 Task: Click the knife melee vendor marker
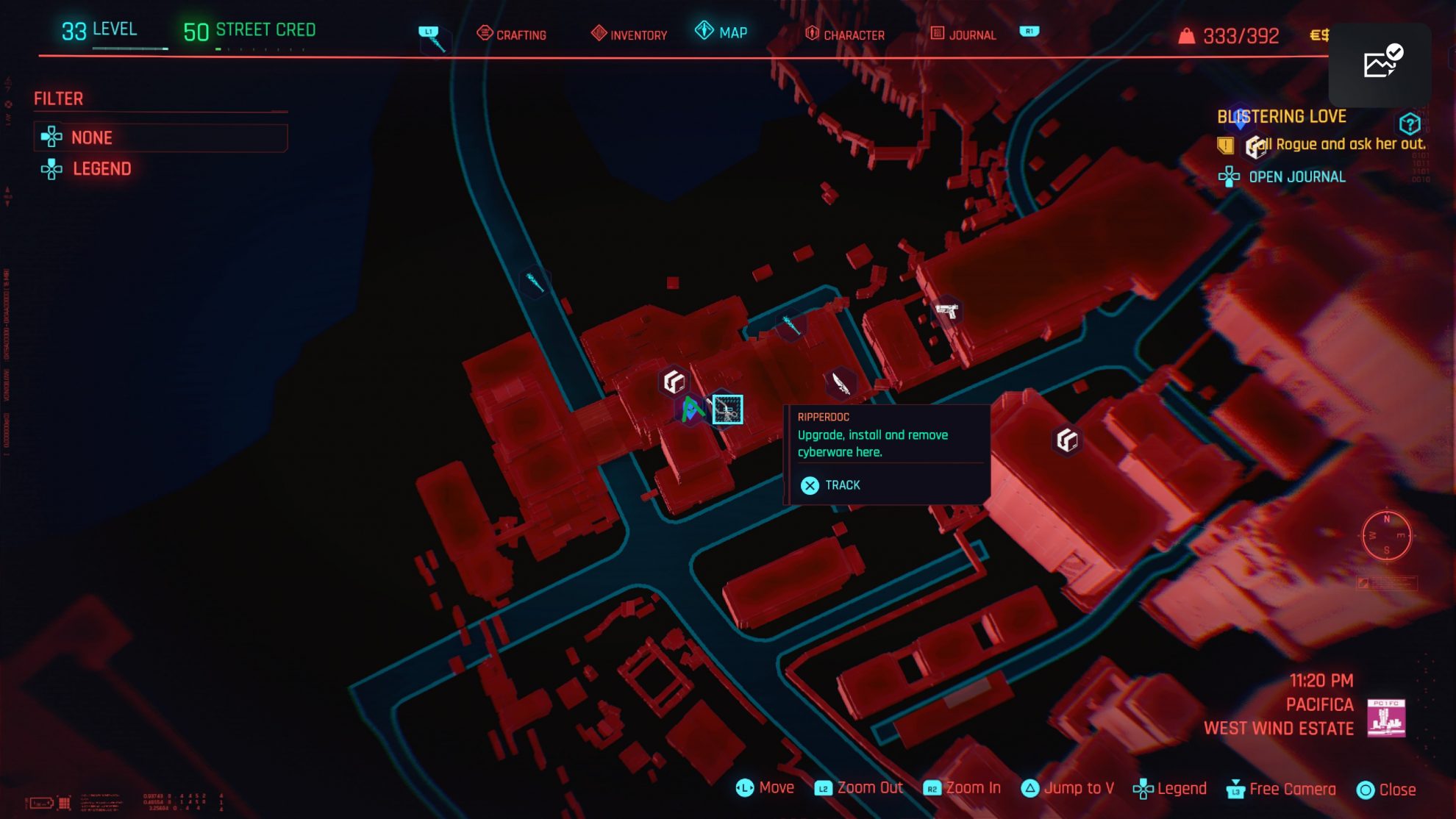pos(841,382)
